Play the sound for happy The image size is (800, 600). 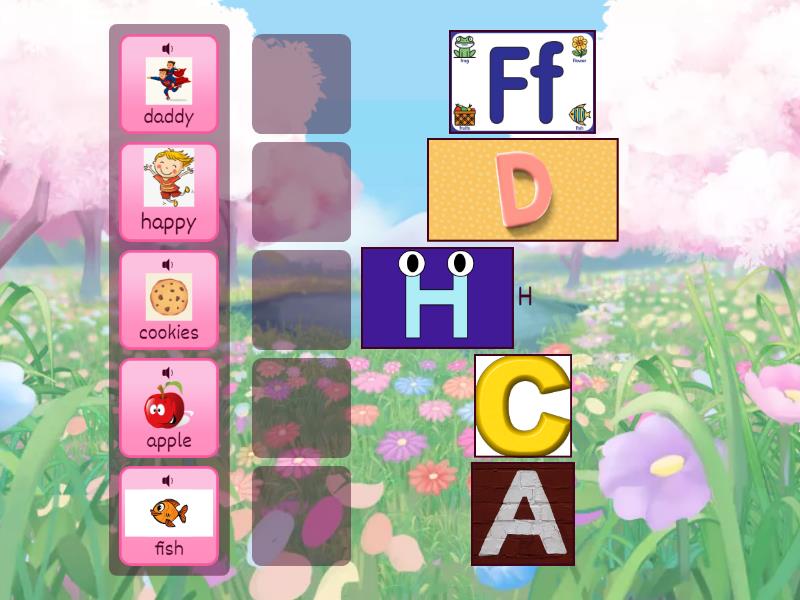click(x=168, y=156)
